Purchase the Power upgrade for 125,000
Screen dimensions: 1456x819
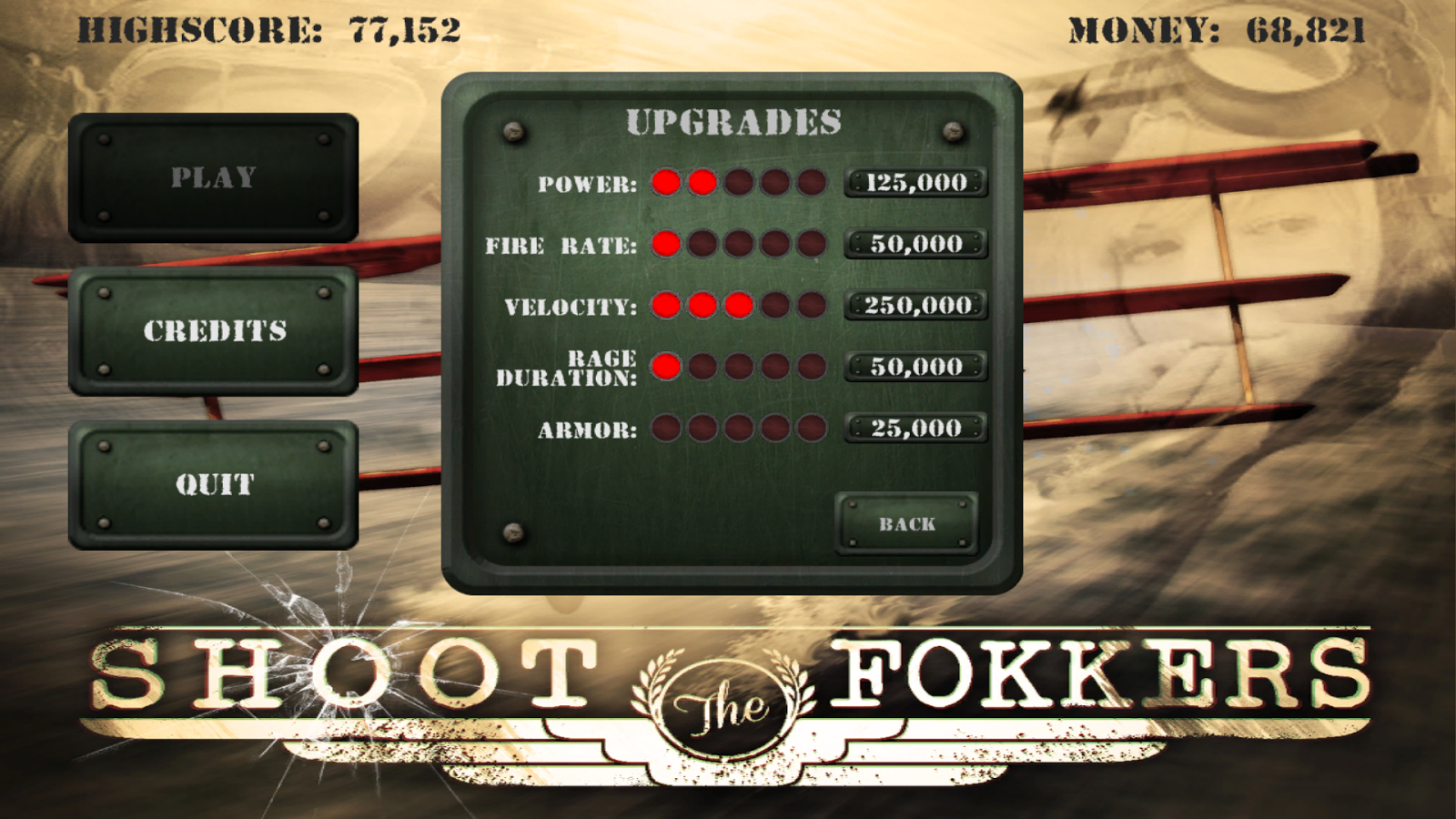point(915,183)
